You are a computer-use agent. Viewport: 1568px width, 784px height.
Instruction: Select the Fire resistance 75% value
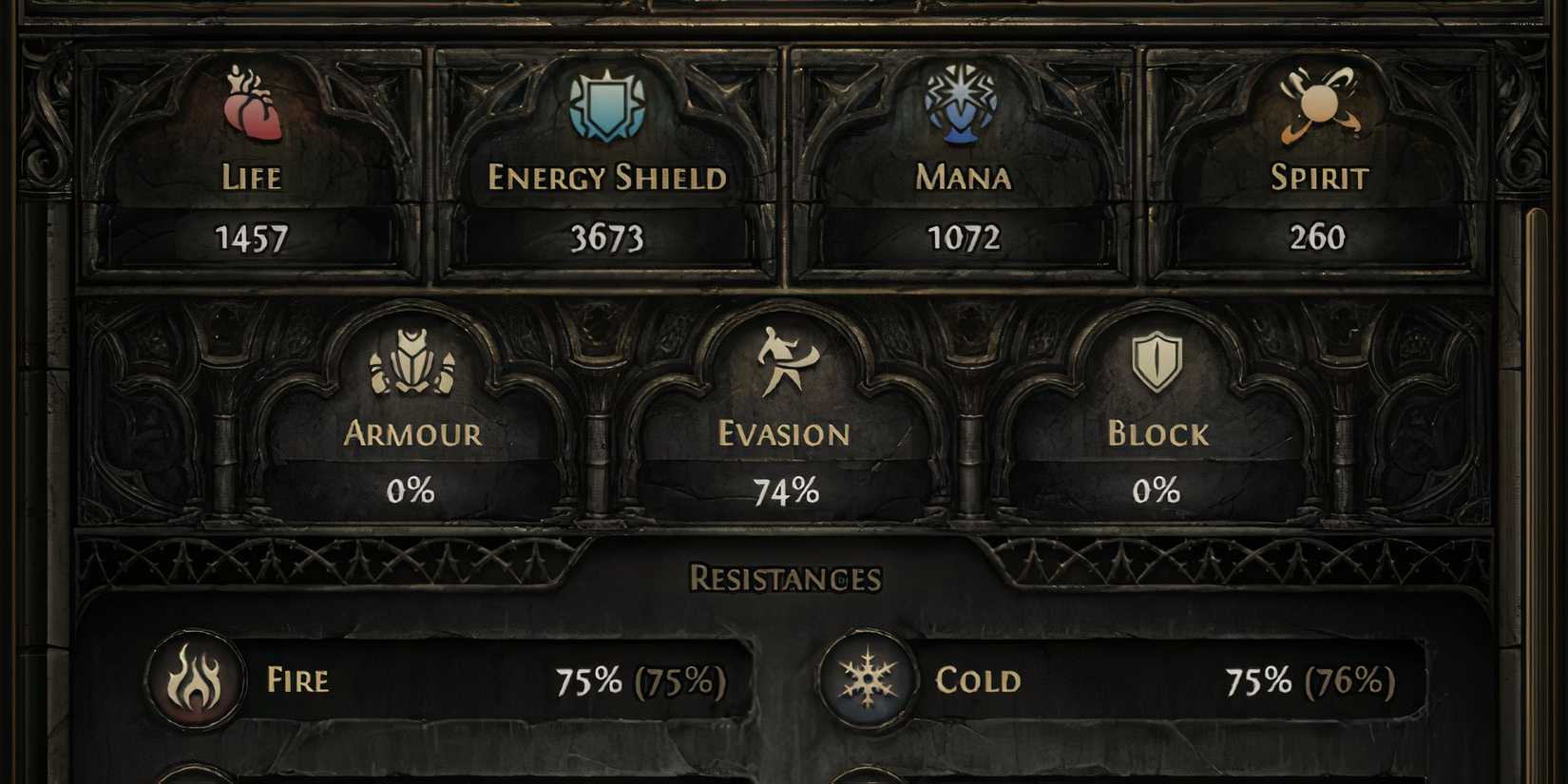pos(639,680)
